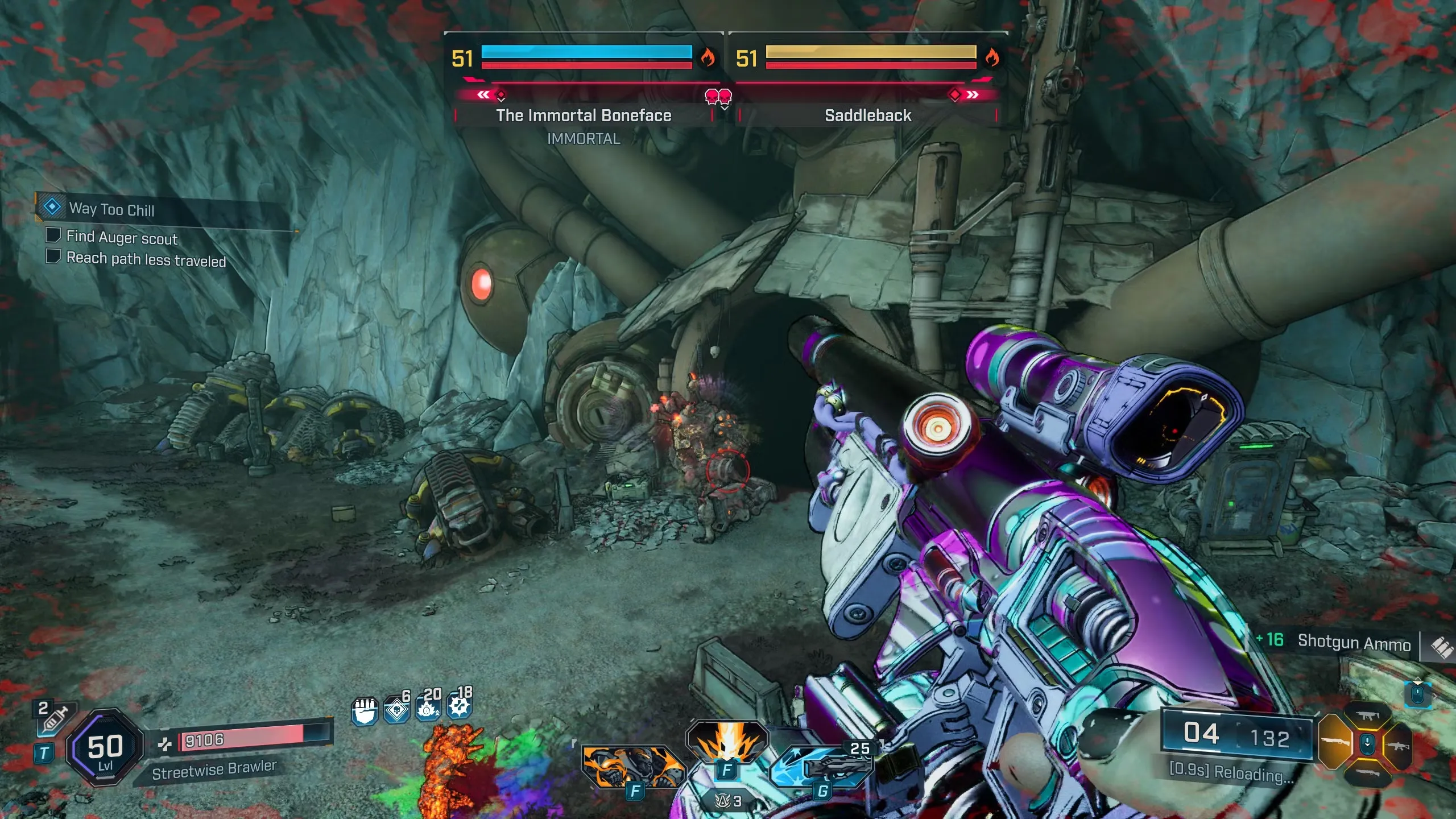
Task: Inspect the fist status effect icon
Action: (365, 711)
